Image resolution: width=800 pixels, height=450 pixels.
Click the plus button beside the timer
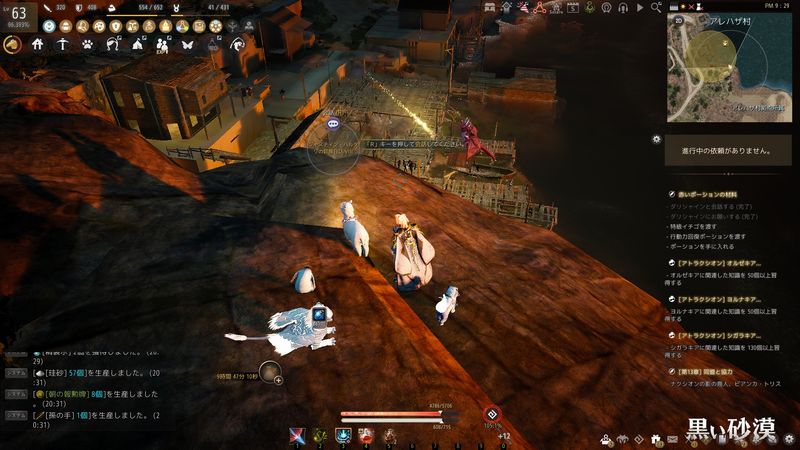tap(277, 379)
